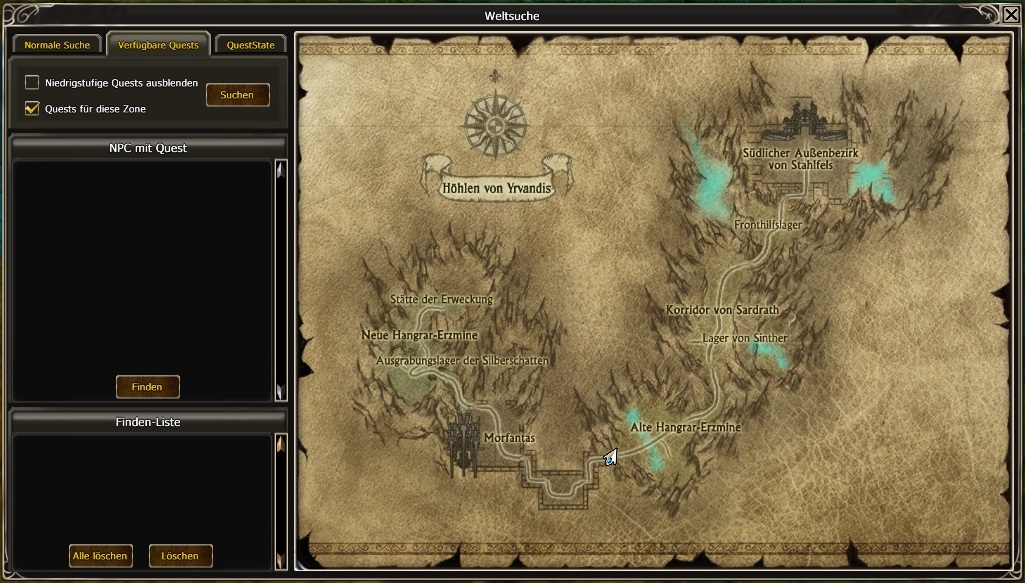The width and height of the screenshot is (1025, 584).
Task: Select Südlicher Außenbezirk von Stahlfels location
Action: point(800,158)
